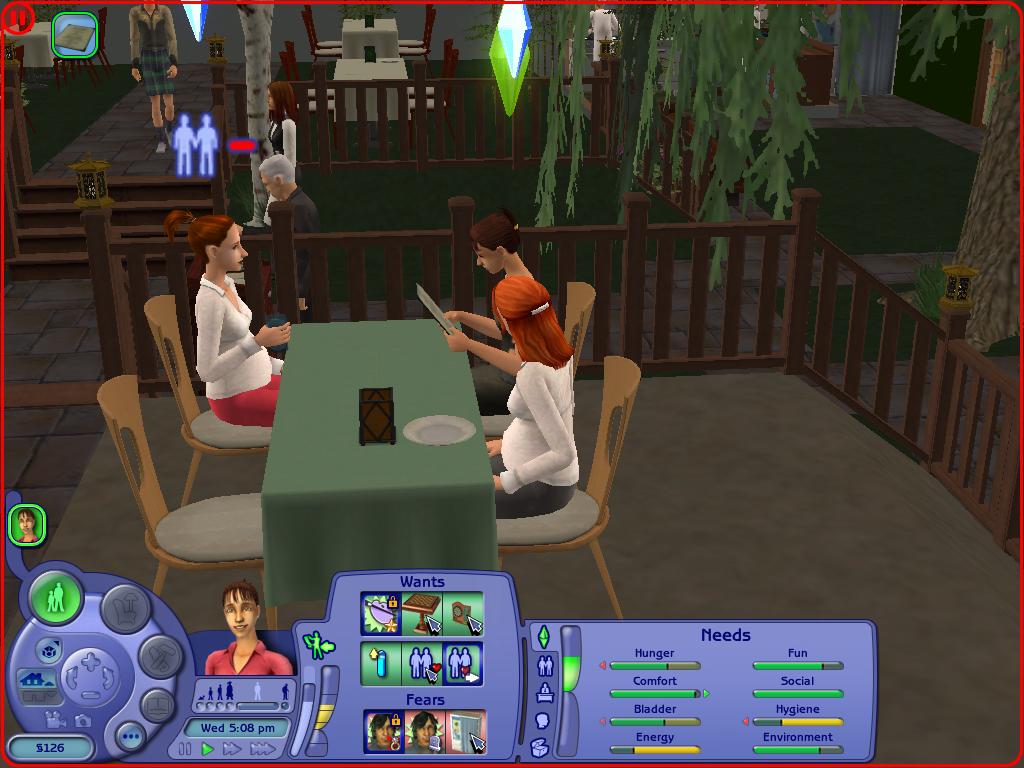
Task: Open the career and job panel tab
Action: tap(545, 692)
